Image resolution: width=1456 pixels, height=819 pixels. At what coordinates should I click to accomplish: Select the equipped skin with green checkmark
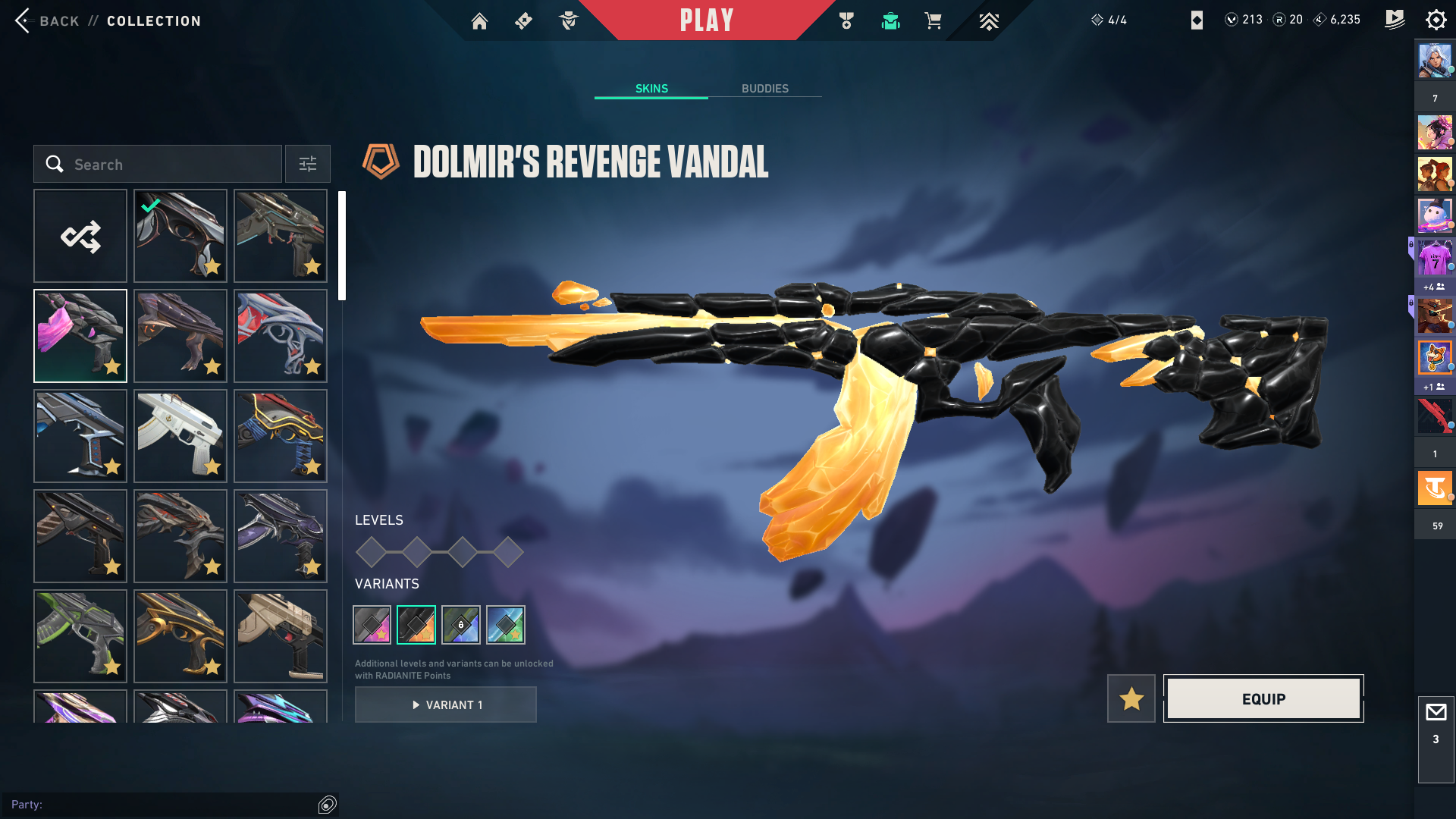coord(180,237)
